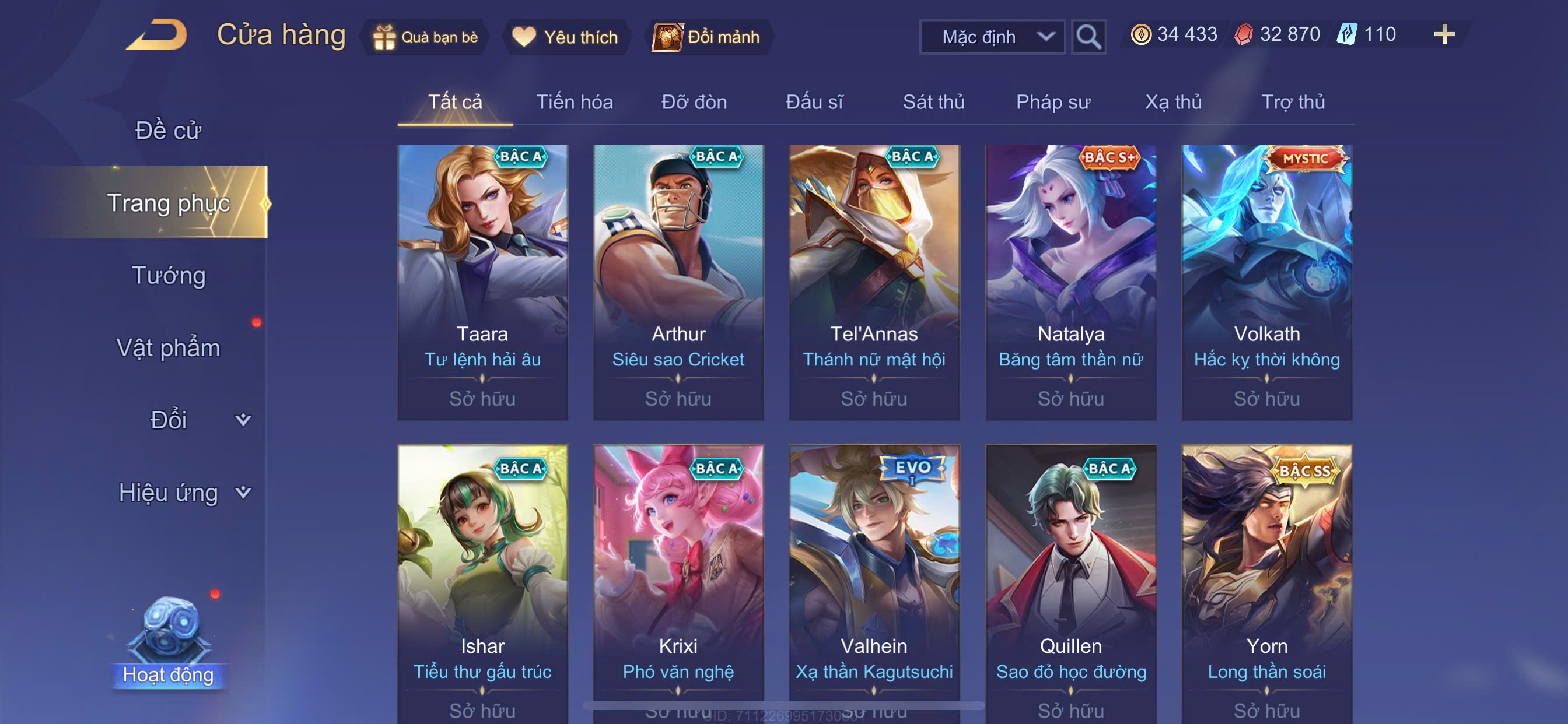Expand the Mặc định sort dropdown
The image size is (1568, 724).
pyautogui.click(x=992, y=37)
